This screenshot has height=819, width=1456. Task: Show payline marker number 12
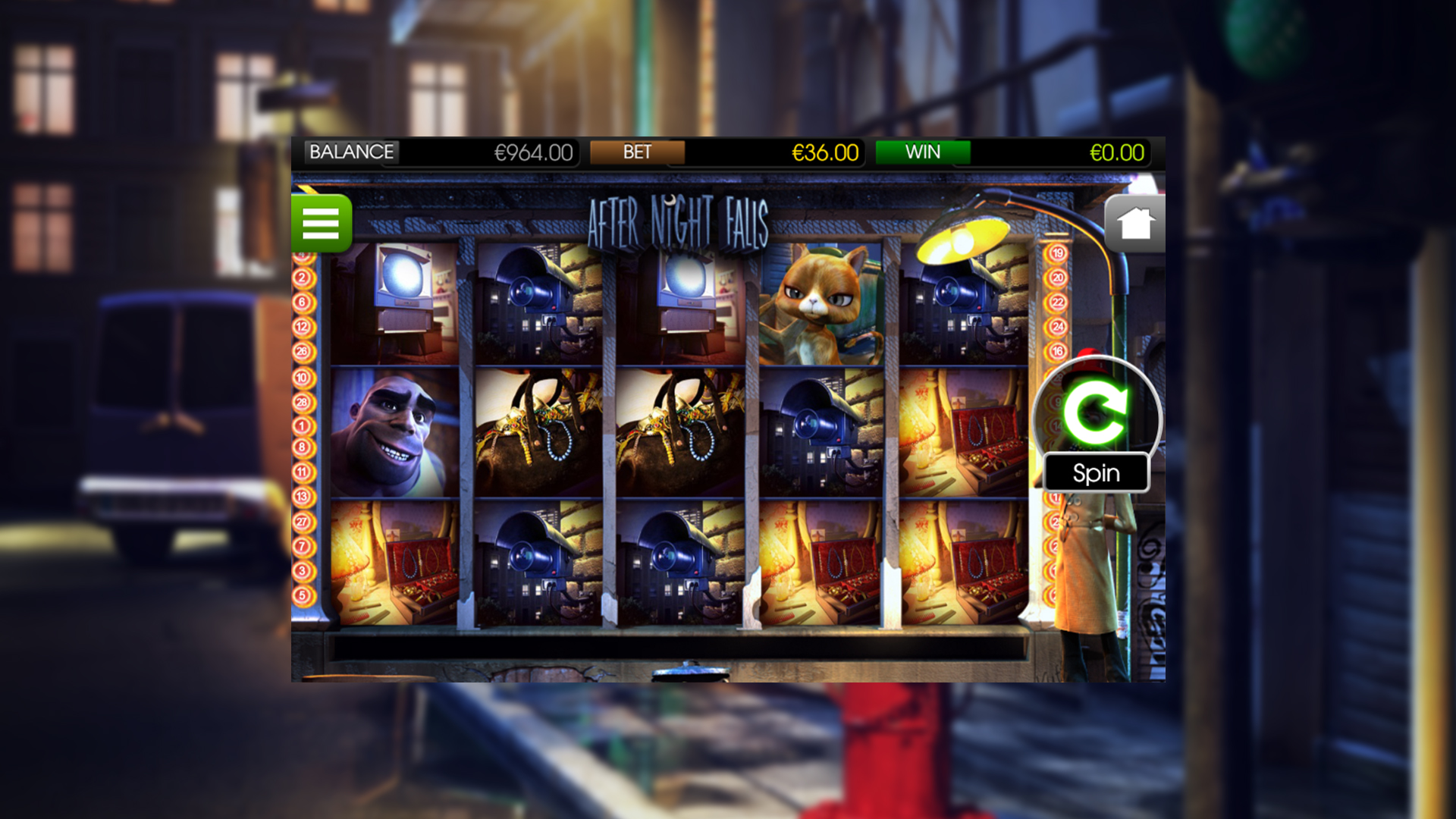pos(302,327)
